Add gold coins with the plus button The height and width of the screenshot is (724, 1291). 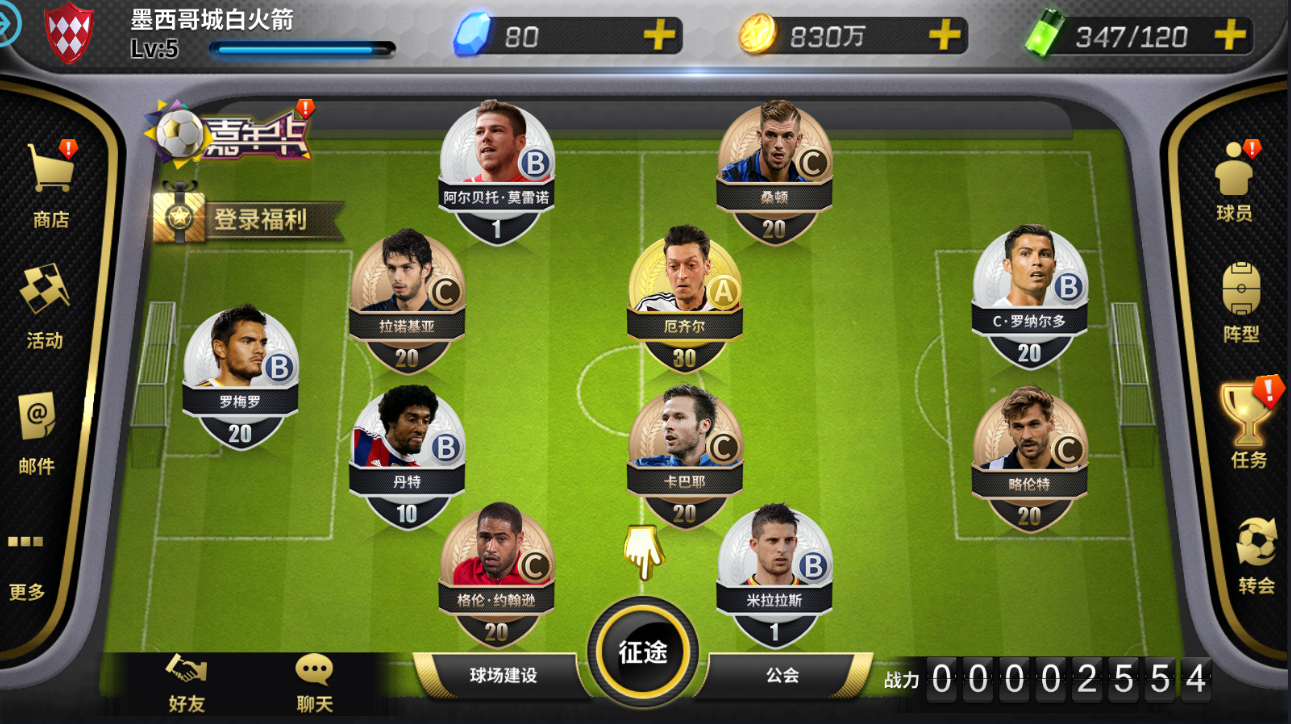click(x=944, y=37)
